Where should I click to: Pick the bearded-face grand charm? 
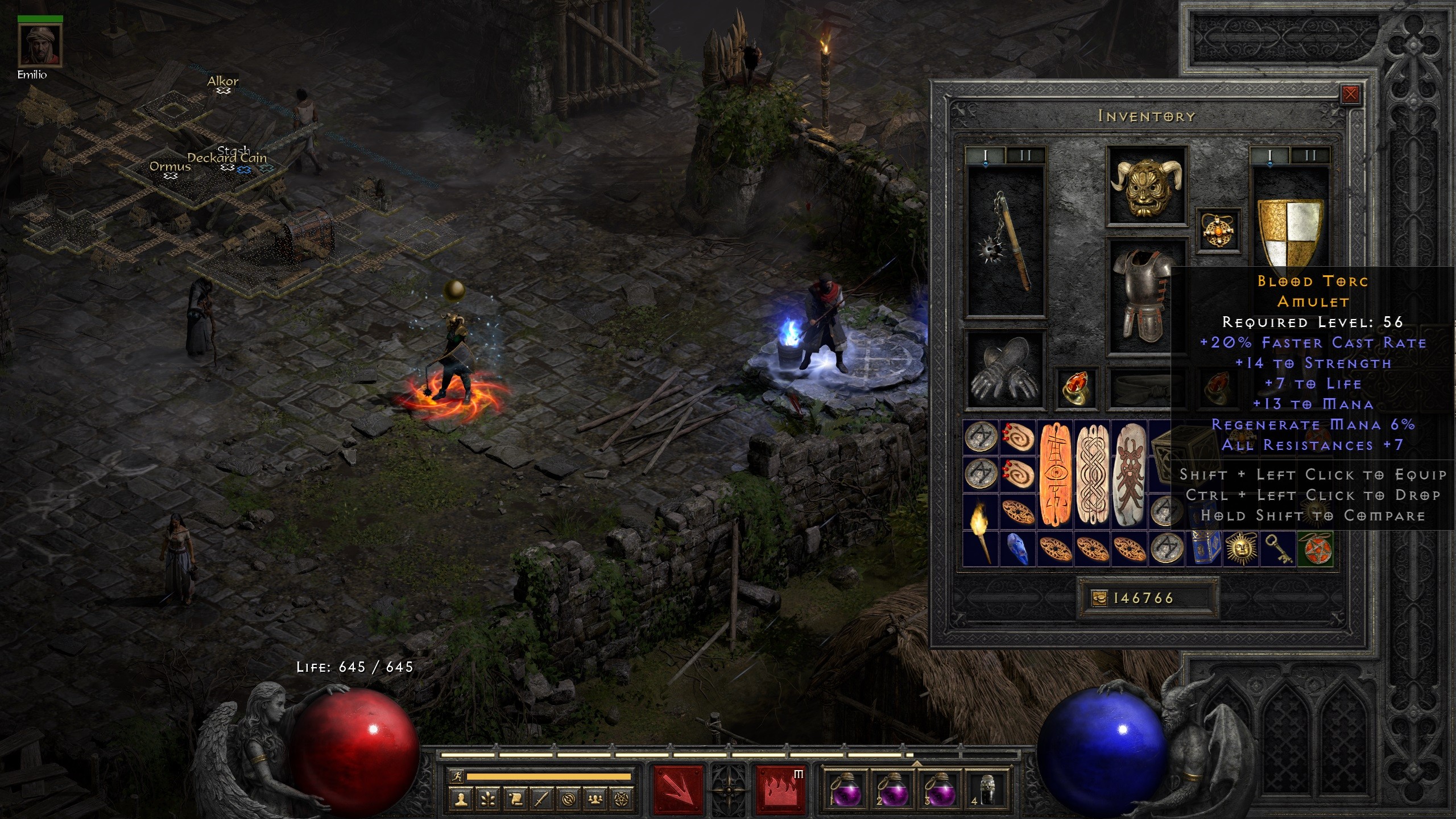pyautogui.click(x=1130, y=474)
